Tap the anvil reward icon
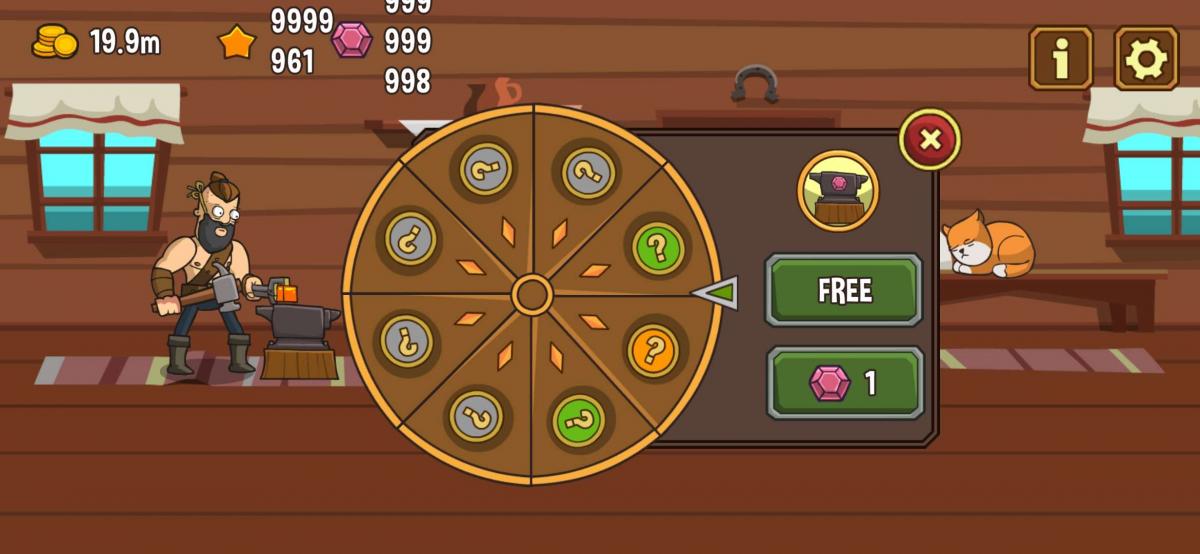The width and height of the screenshot is (1200, 554). [x=838, y=190]
